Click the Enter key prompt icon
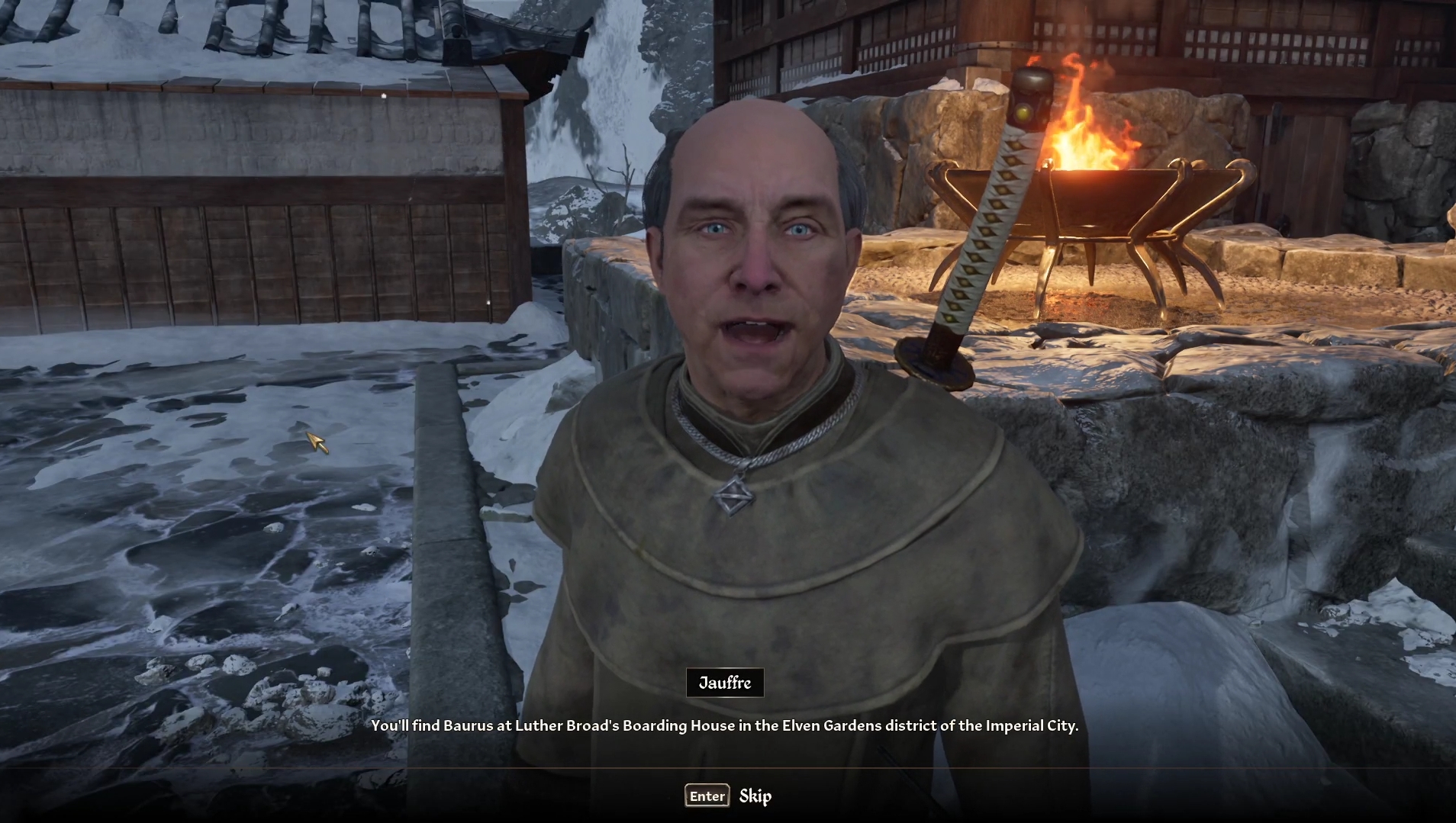1456x823 pixels. pos(706,796)
